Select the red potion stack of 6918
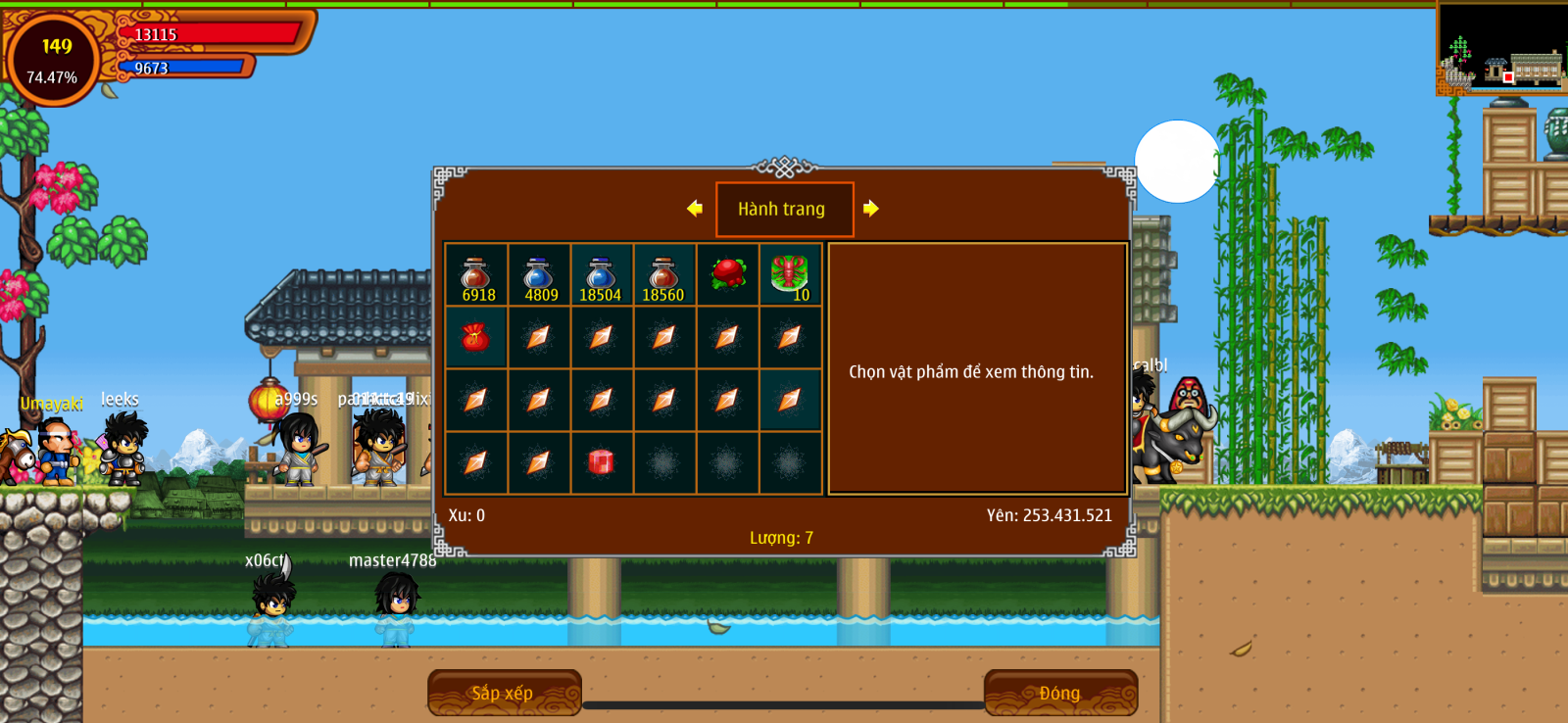 pos(476,276)
